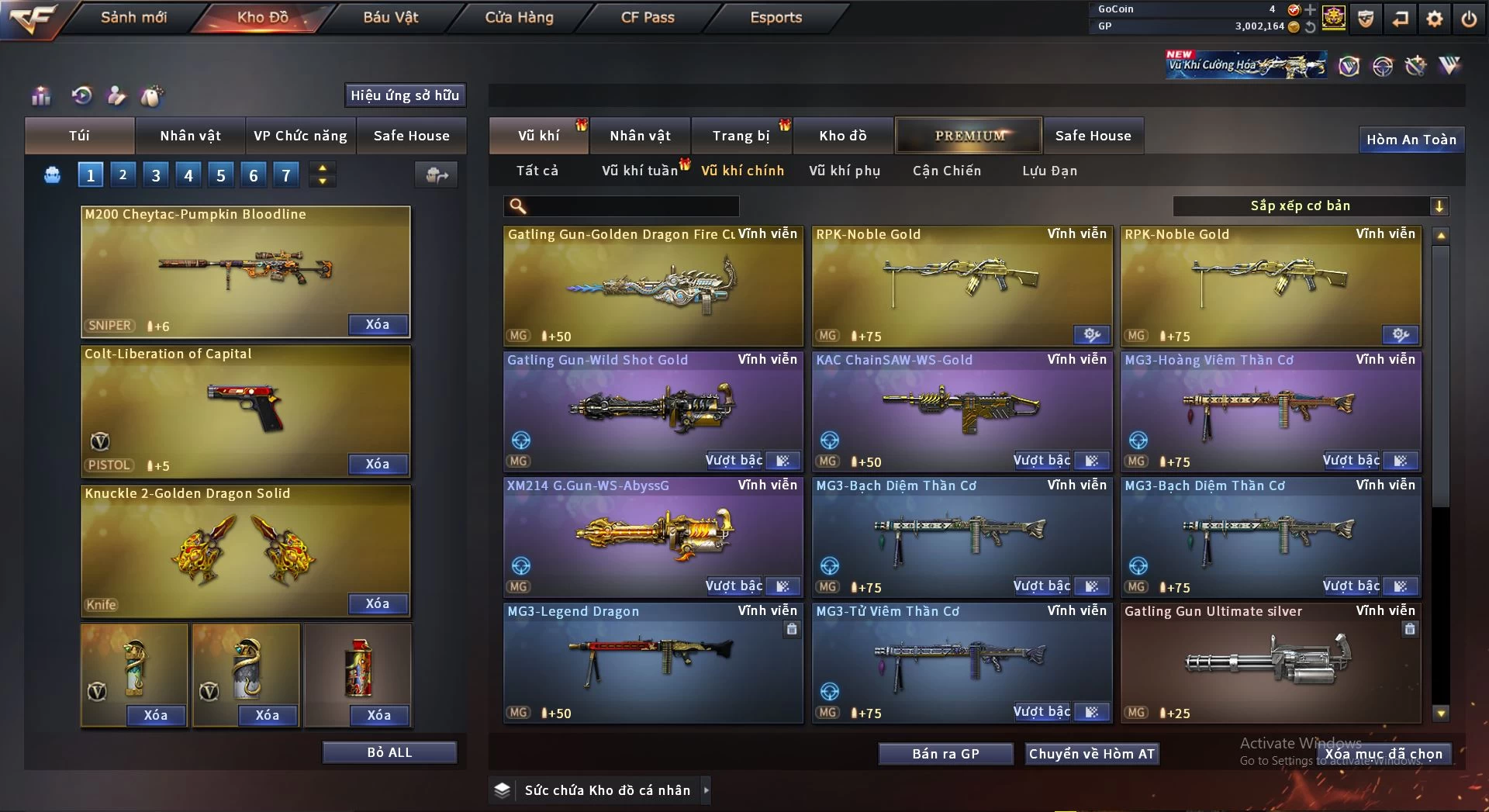Open the Sắp xếp cơ bản sort dropdown

(x=1310, y=206)
